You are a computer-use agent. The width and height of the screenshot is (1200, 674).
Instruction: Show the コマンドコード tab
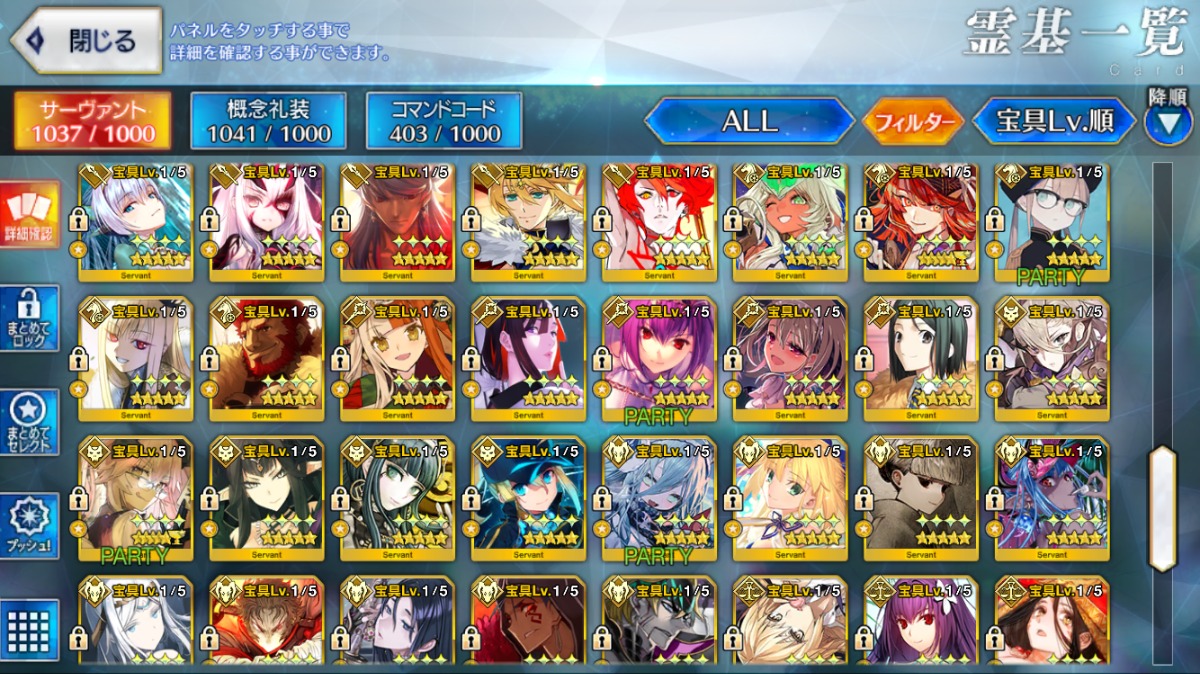click(x=444, y=121)
